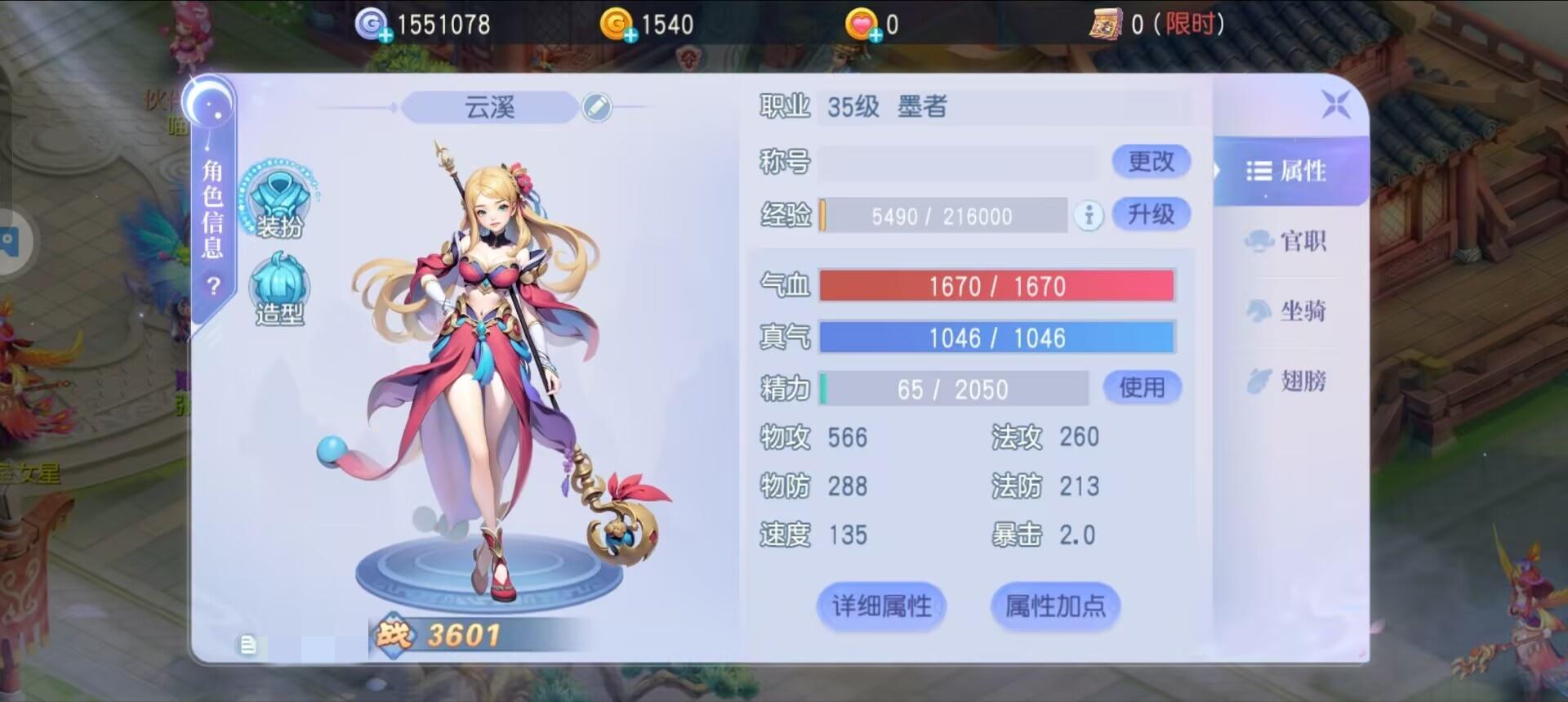Image resolution: width=1568 pixels, height=702 pixels.
Task: Switch to the 官职 tab
Action: [1290, 242]
